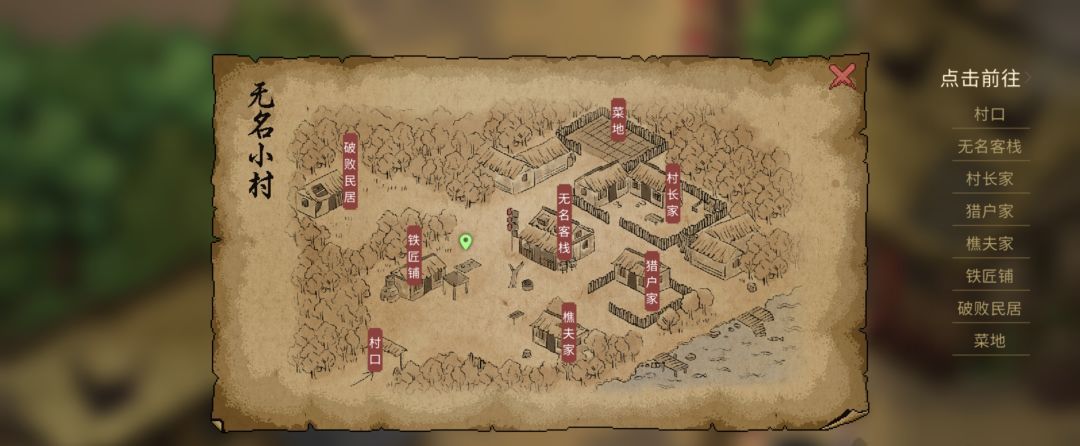Click the 铁匠铺 map banner

coord(414,254)
